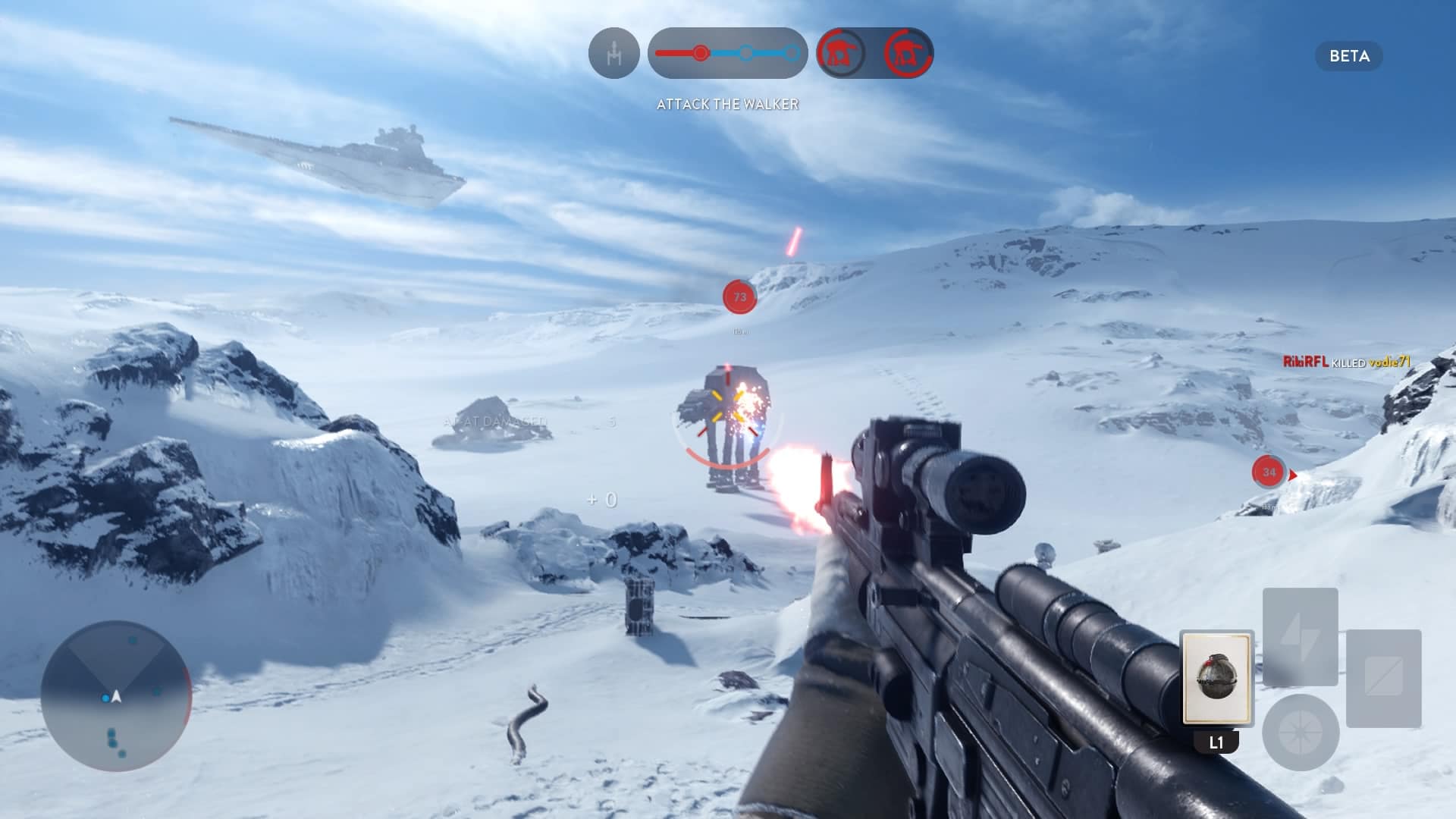Activate the lightning bolt card slot

click(1300, 636)
